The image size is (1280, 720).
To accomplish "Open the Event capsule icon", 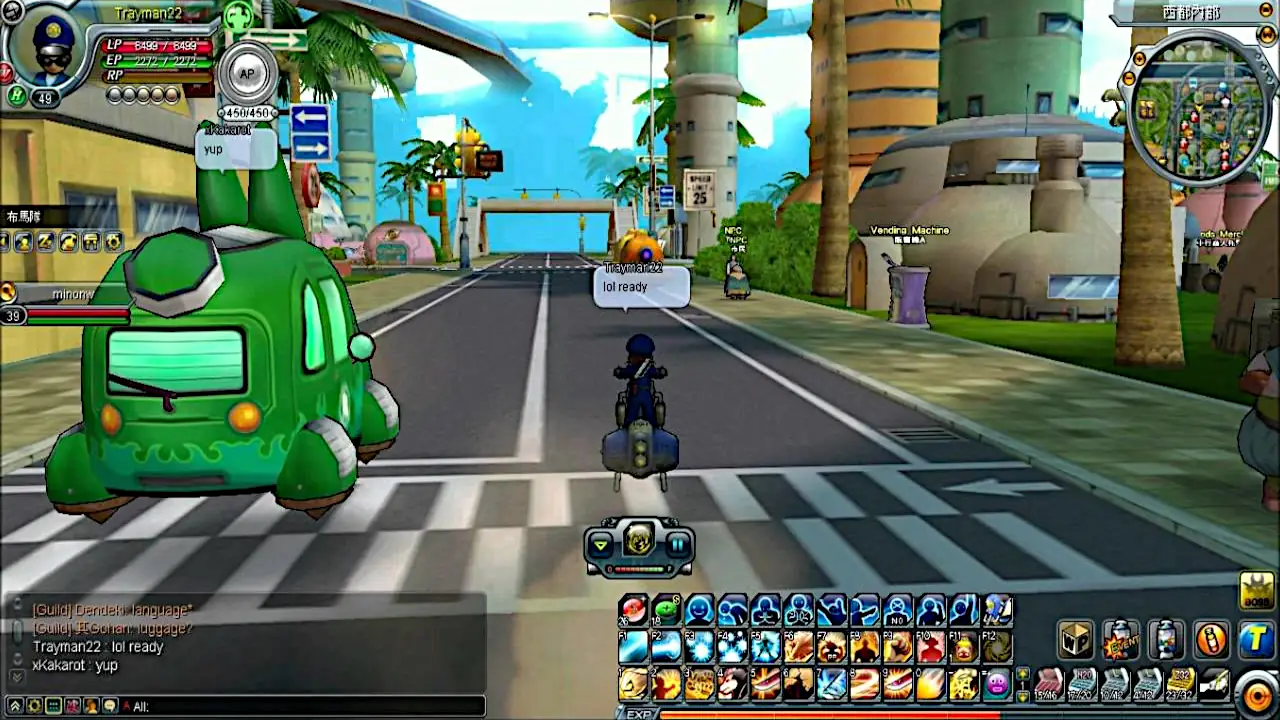I will coord(1121,640).
